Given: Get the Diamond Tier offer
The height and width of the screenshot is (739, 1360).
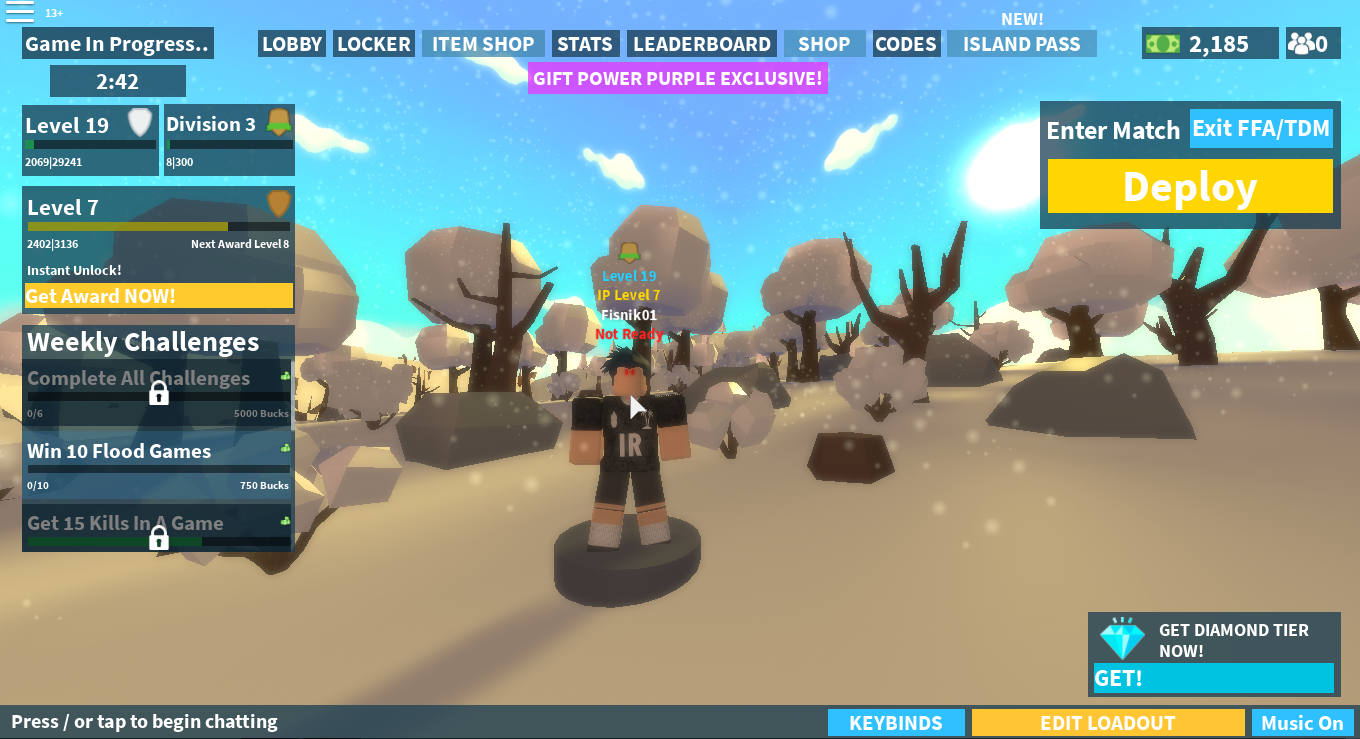Looking at the screenshot, I should tap(1213, 678).
